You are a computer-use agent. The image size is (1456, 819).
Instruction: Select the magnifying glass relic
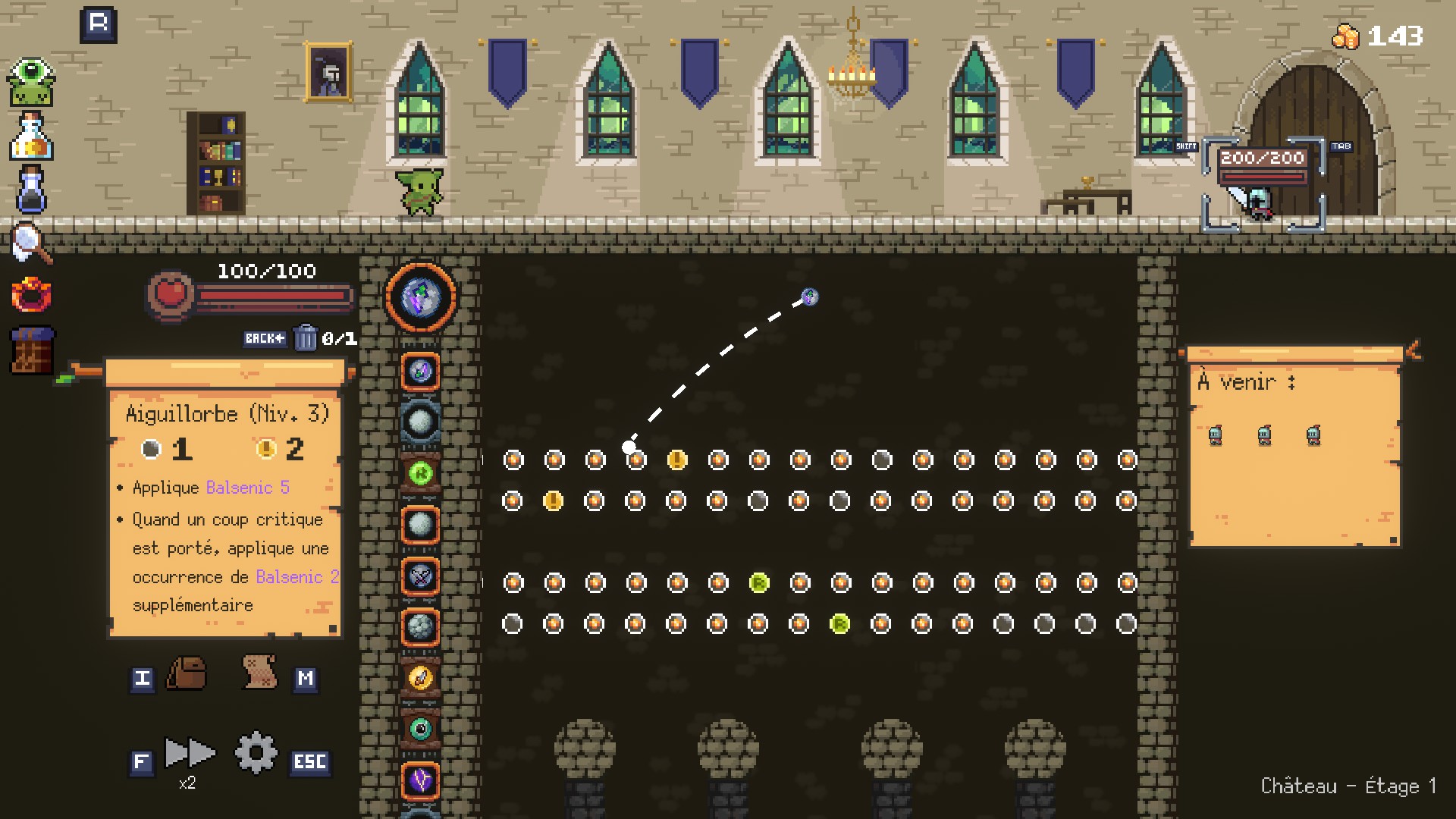tap(31, 243)
